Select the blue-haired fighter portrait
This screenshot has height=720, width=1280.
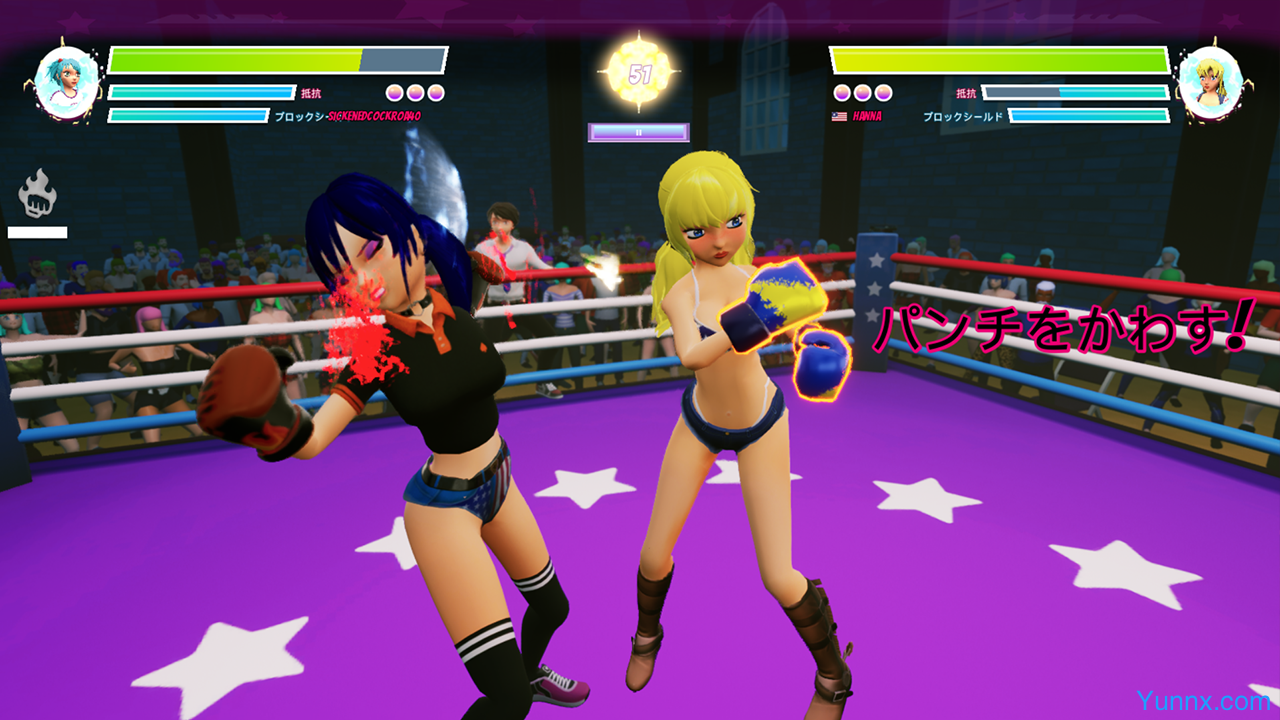[x=68, y=82]
